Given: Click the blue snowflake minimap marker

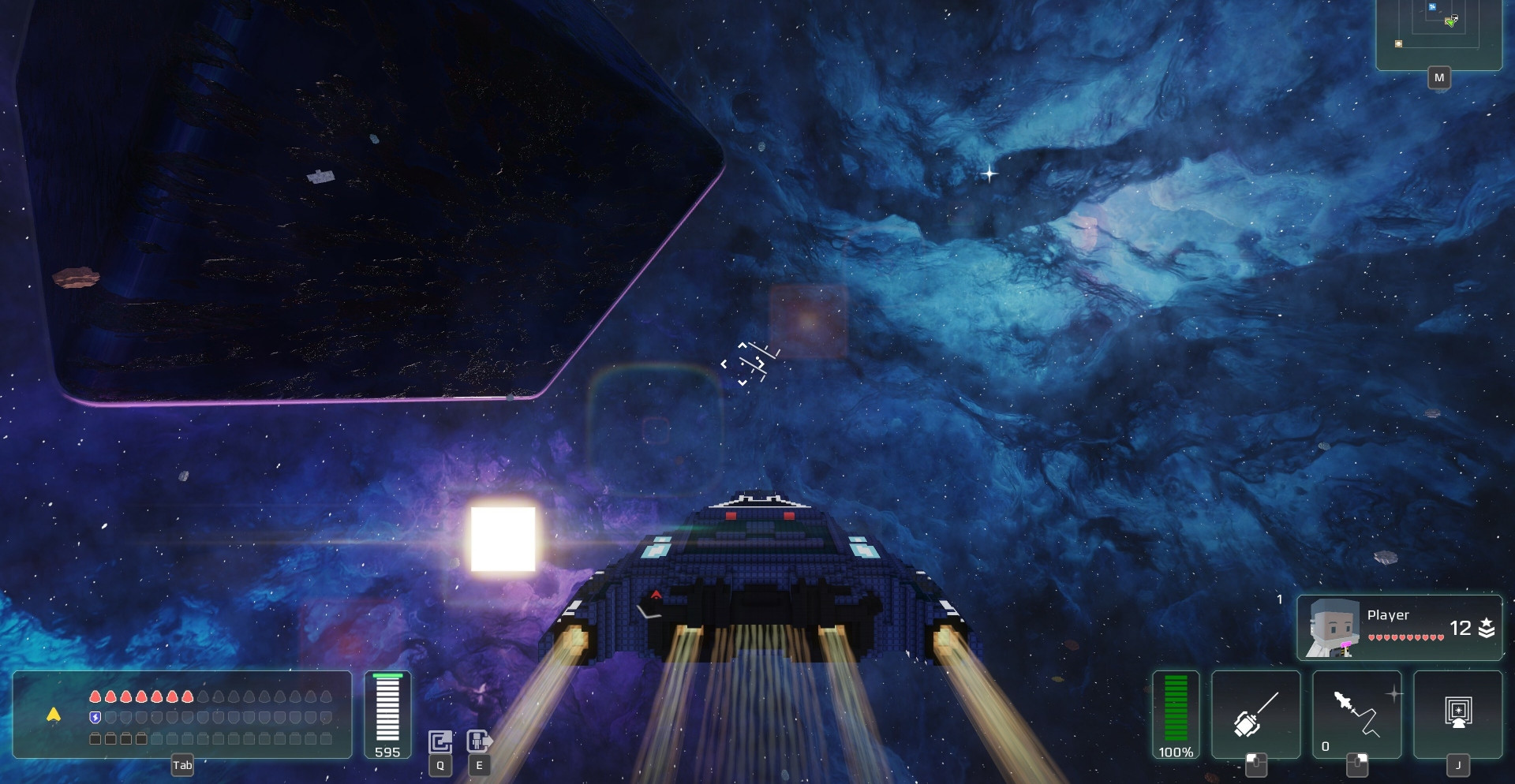Looking at the screenshot, I should 1432,8.
